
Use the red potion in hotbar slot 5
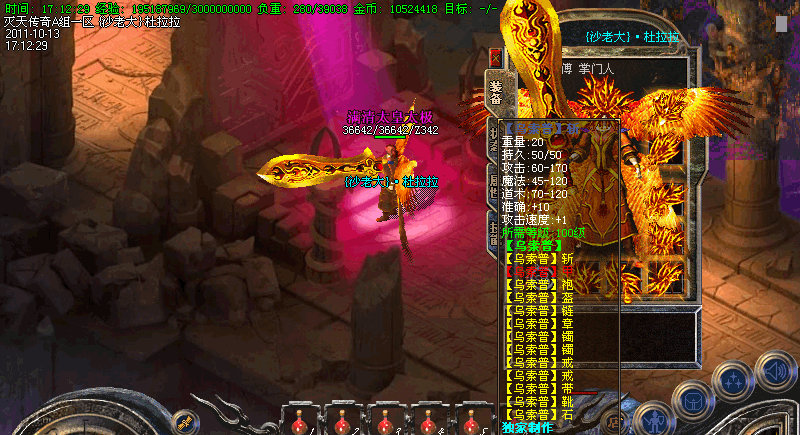pyautogui.click(x=470, y=424)
